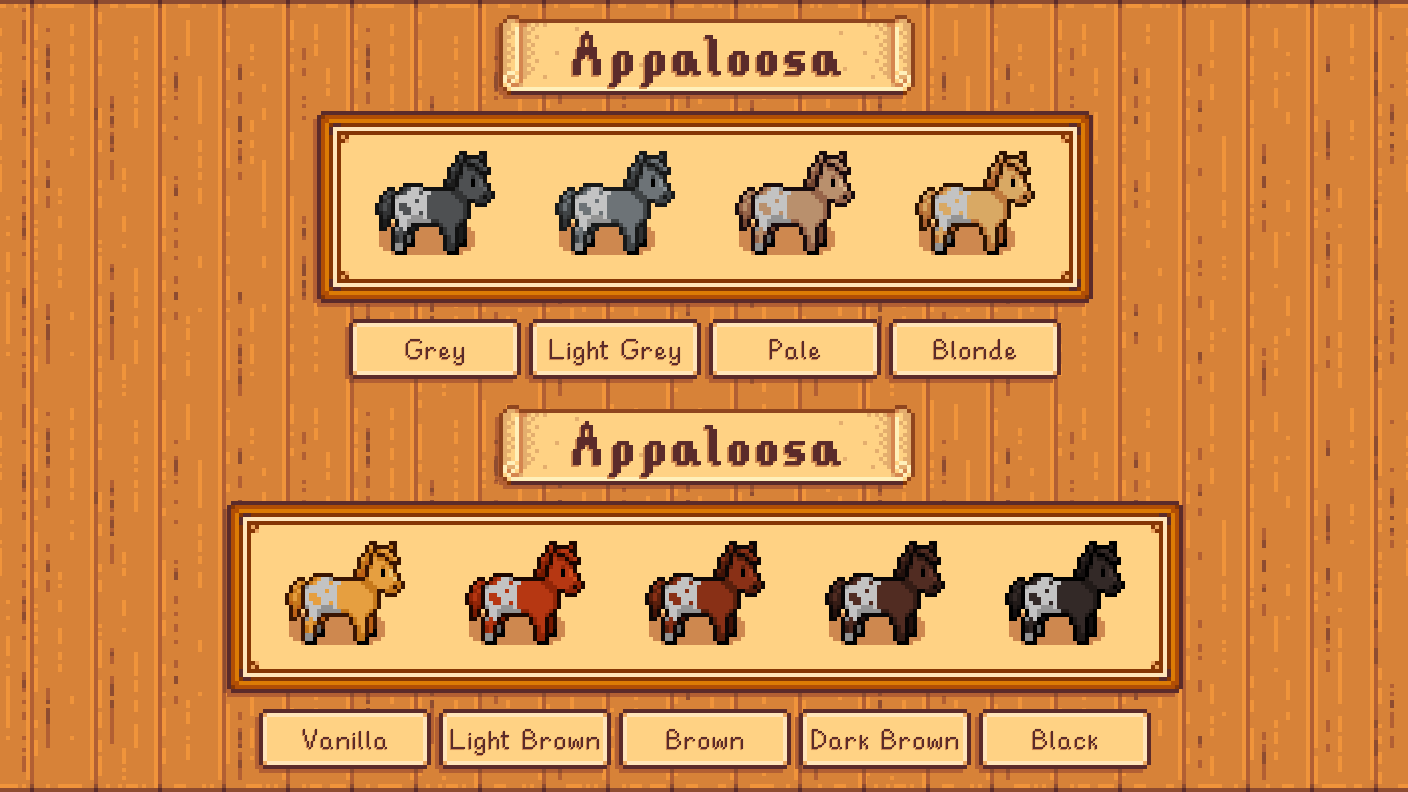Viewport: 1408px width, 792px height.
Task: Click the Pale color label
Action: click(x=794, y=350)
